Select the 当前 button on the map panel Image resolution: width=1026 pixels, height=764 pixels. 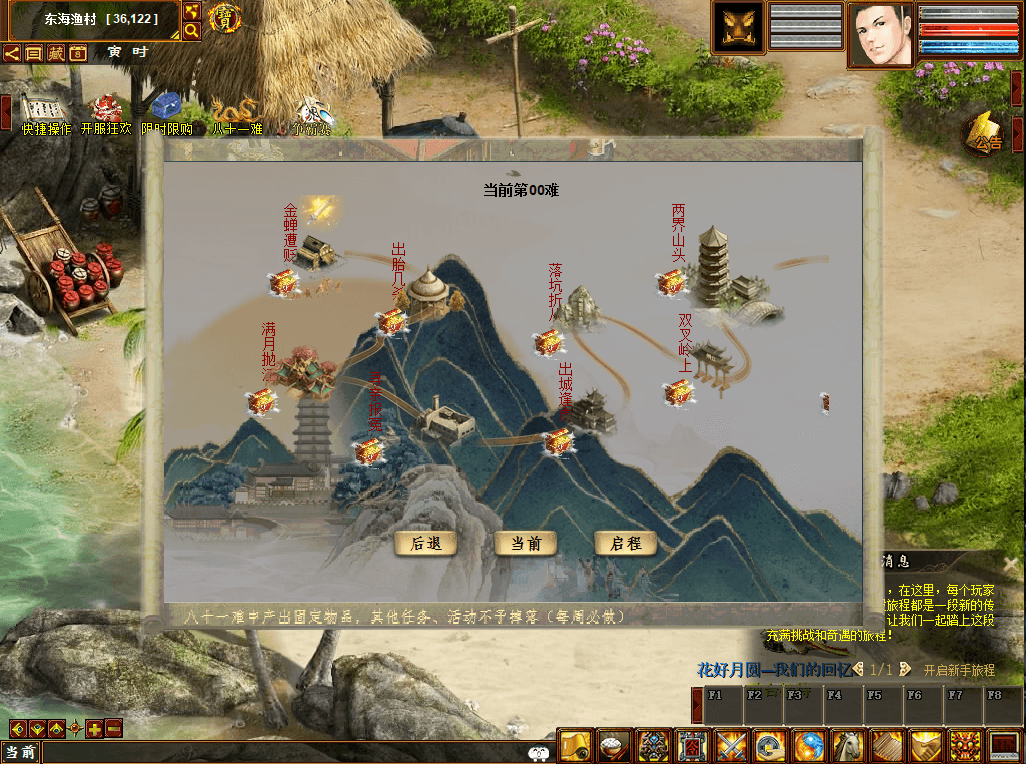click(x=526, y=544)
